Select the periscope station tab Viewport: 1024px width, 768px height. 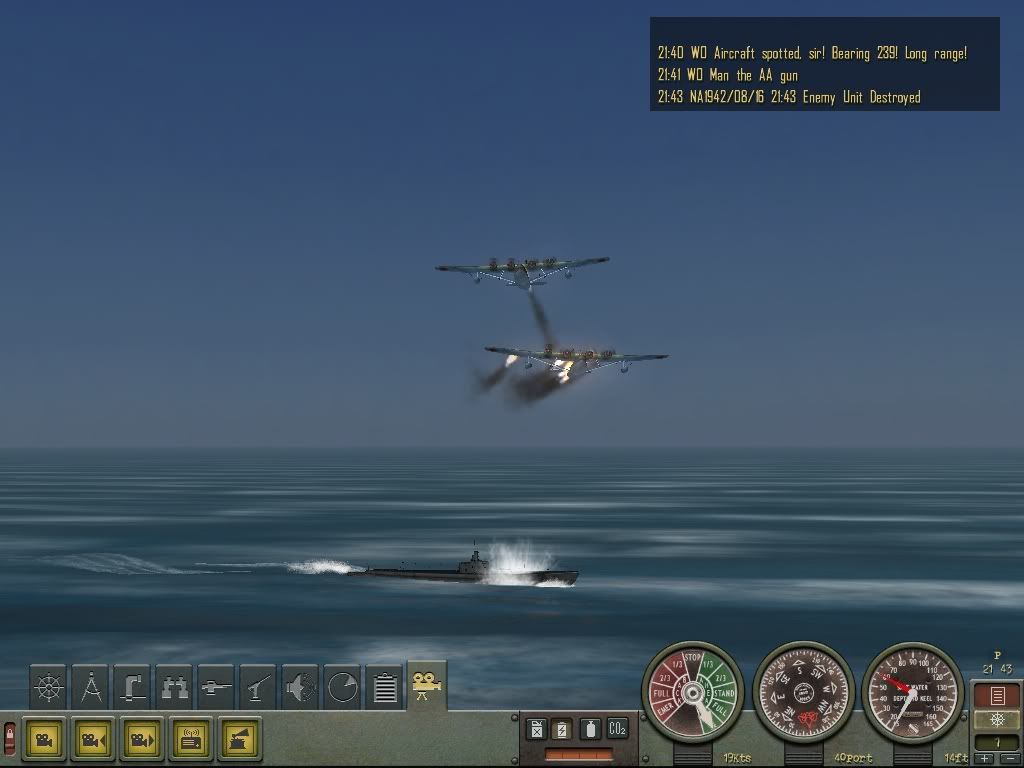(132, 688)
